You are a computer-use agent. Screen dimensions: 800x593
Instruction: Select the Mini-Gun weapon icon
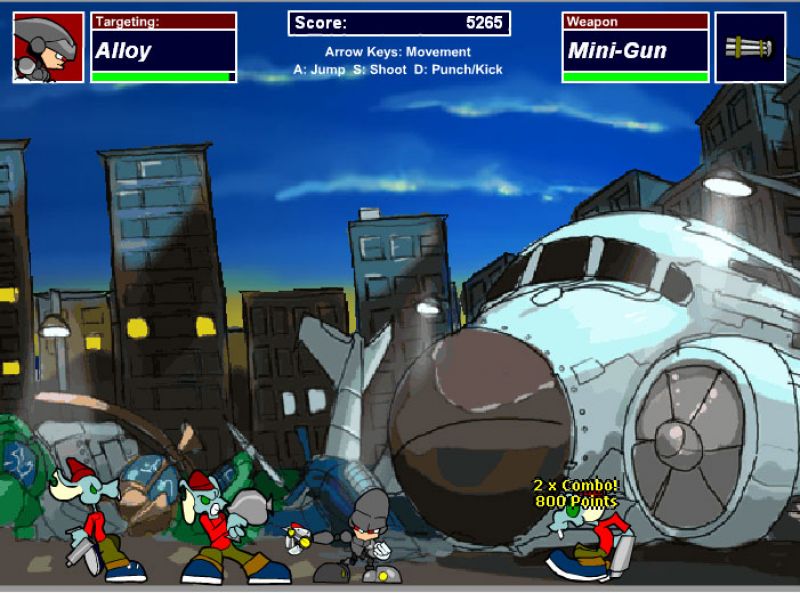pos(750,47)
